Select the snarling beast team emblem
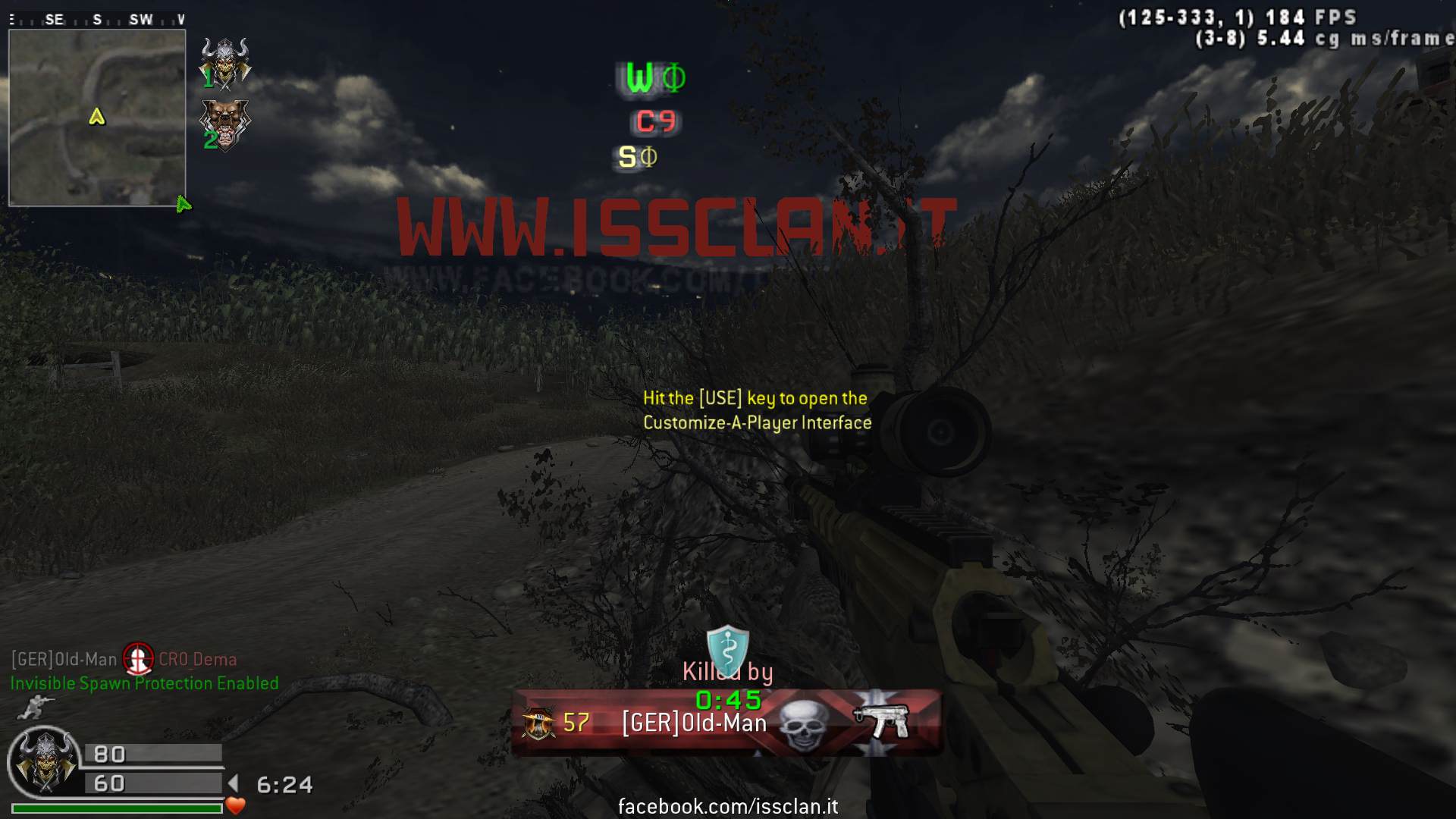The height and width of the screenshot is (819, 1456). (x=224, y=124)
